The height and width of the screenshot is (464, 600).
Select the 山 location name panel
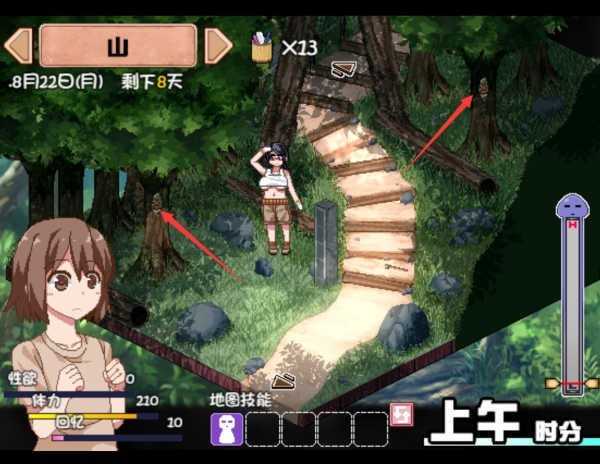[118, 46]
